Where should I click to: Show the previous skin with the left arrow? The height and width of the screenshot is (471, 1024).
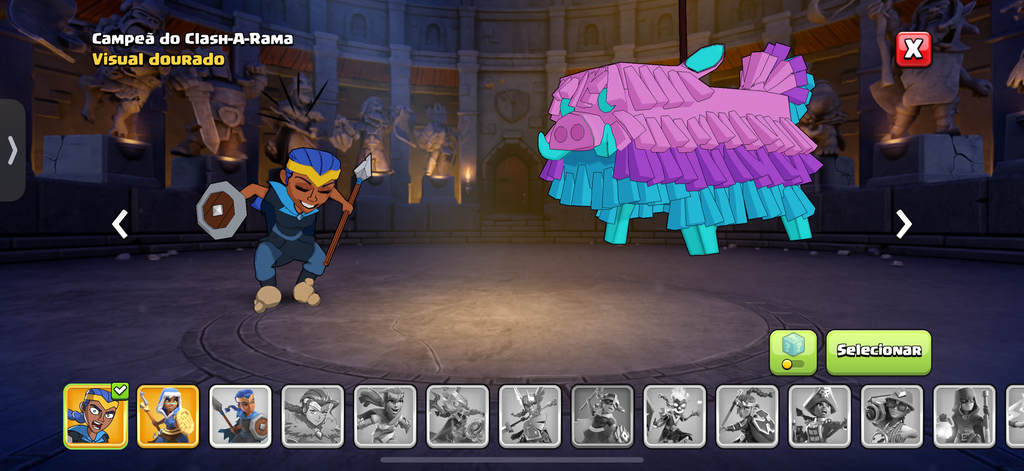click(120, 224)
